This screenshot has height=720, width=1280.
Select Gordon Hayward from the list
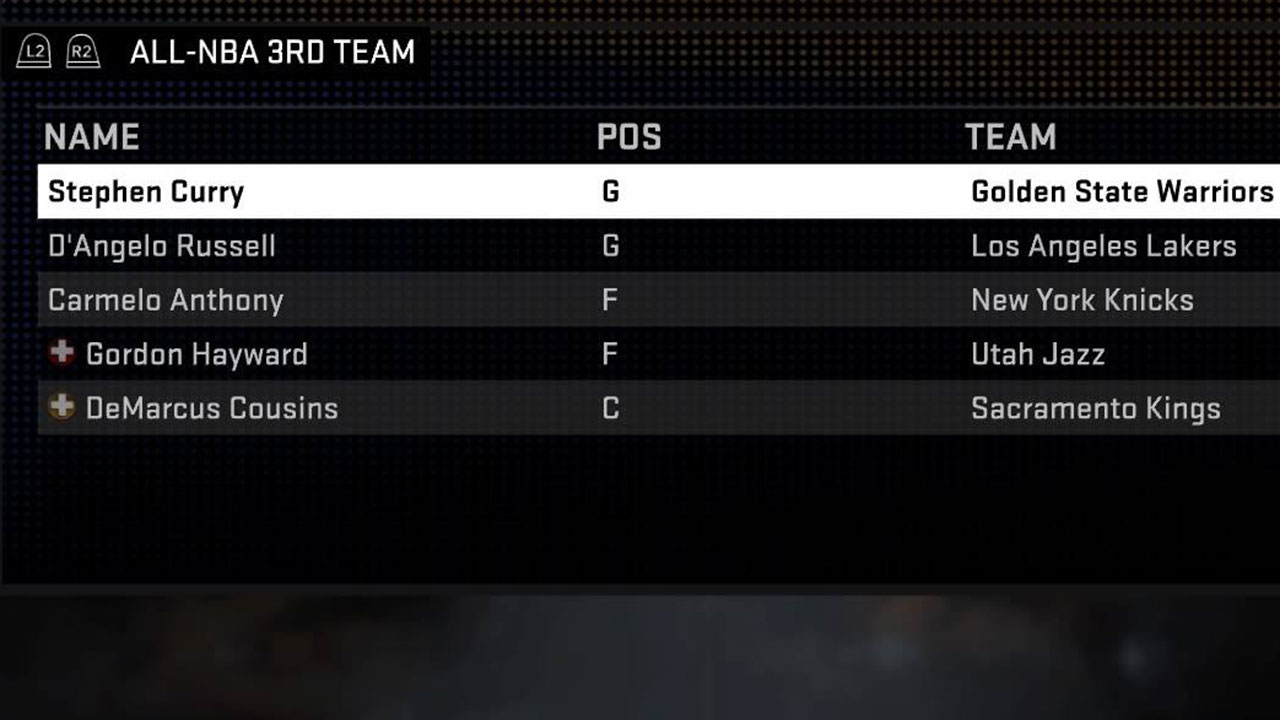[x=196, y=354]
